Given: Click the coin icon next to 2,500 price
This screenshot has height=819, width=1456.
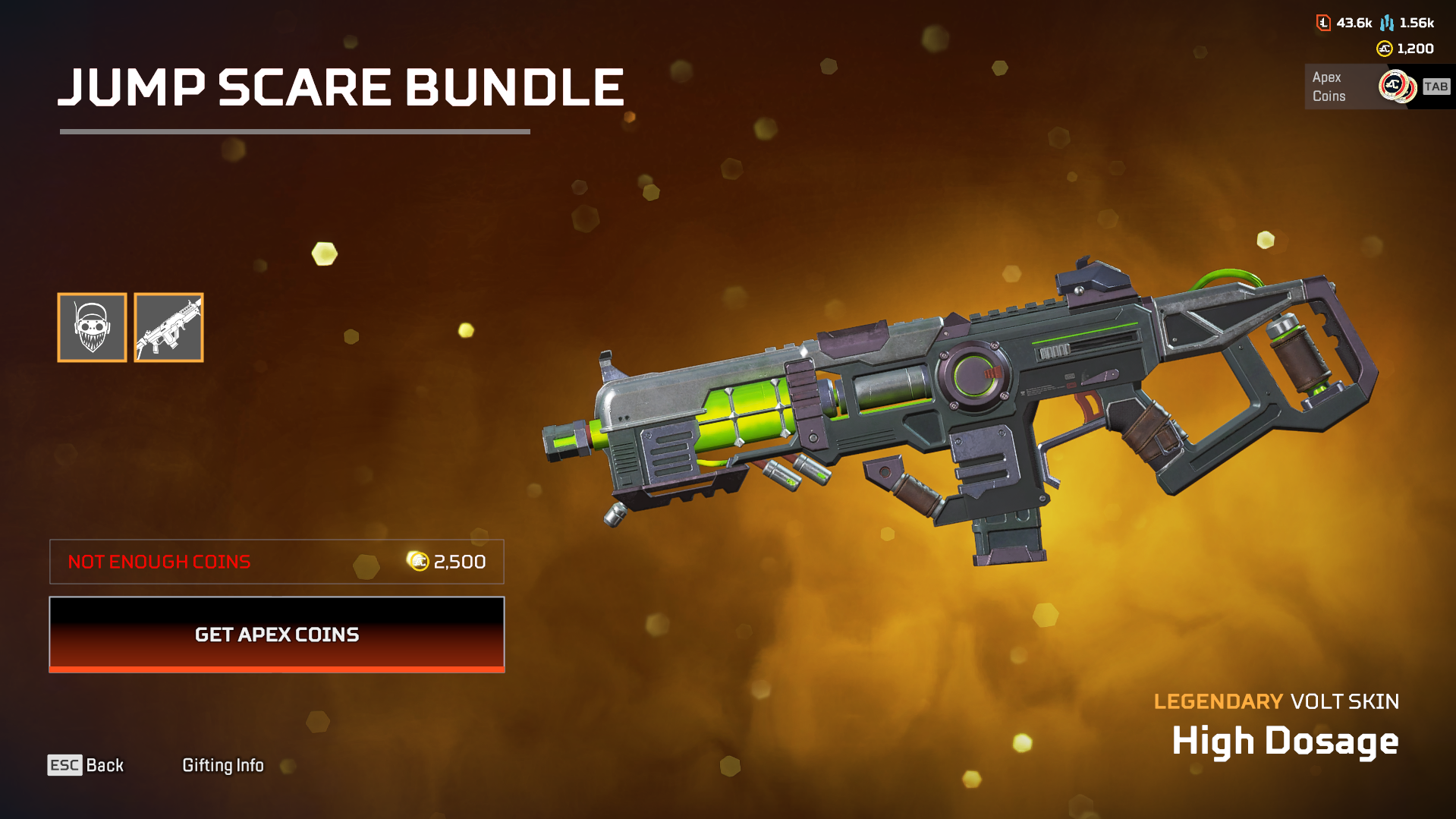Looking at the screenshot, I should coord(417,562).
